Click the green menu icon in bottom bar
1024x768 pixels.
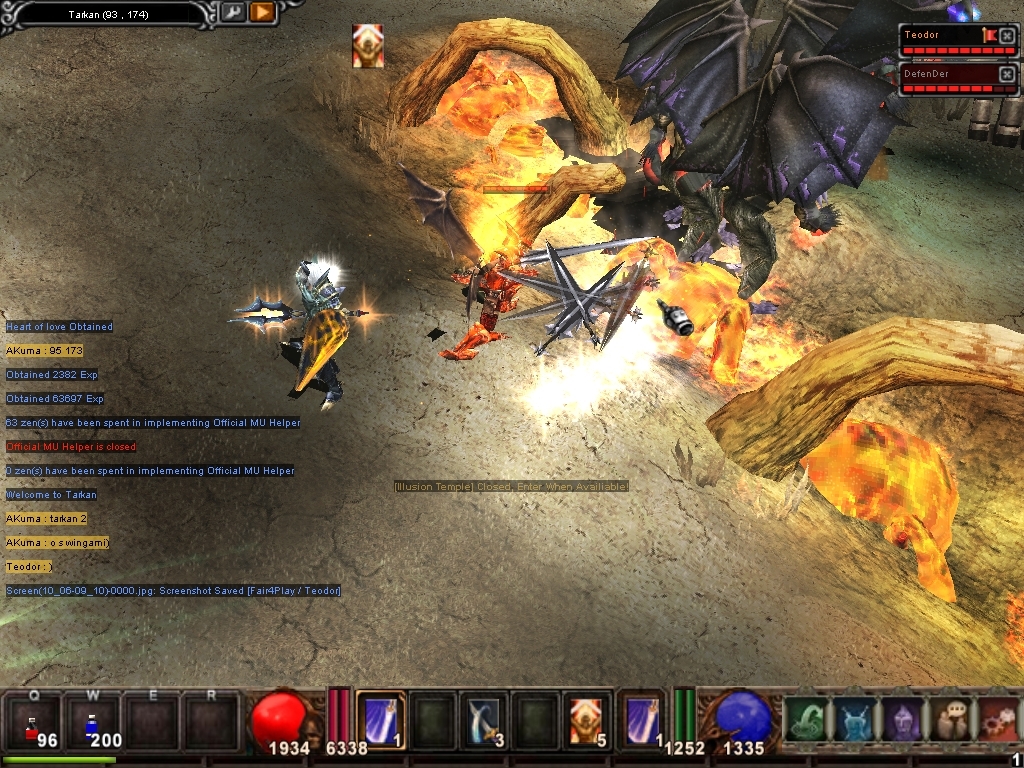(x=805, y=721)
